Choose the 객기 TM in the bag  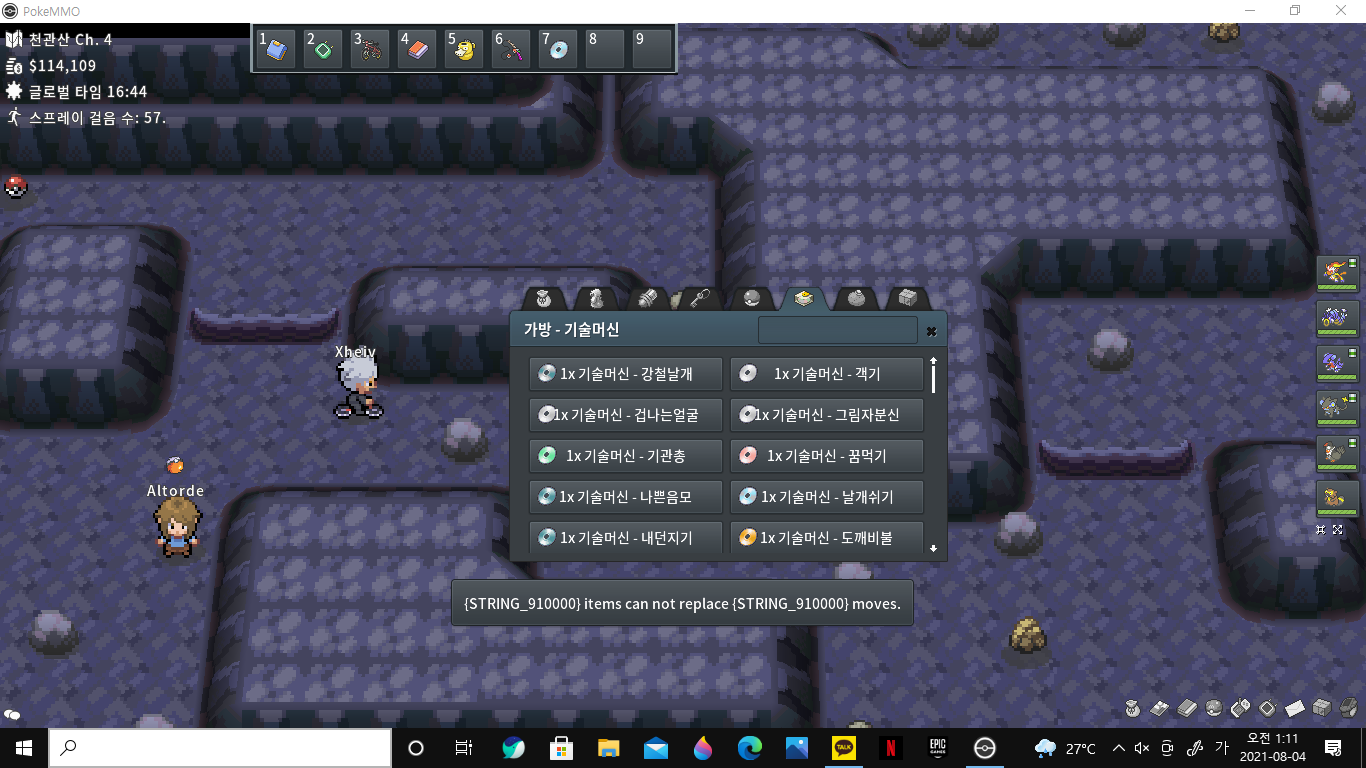[x=827, y=374]
